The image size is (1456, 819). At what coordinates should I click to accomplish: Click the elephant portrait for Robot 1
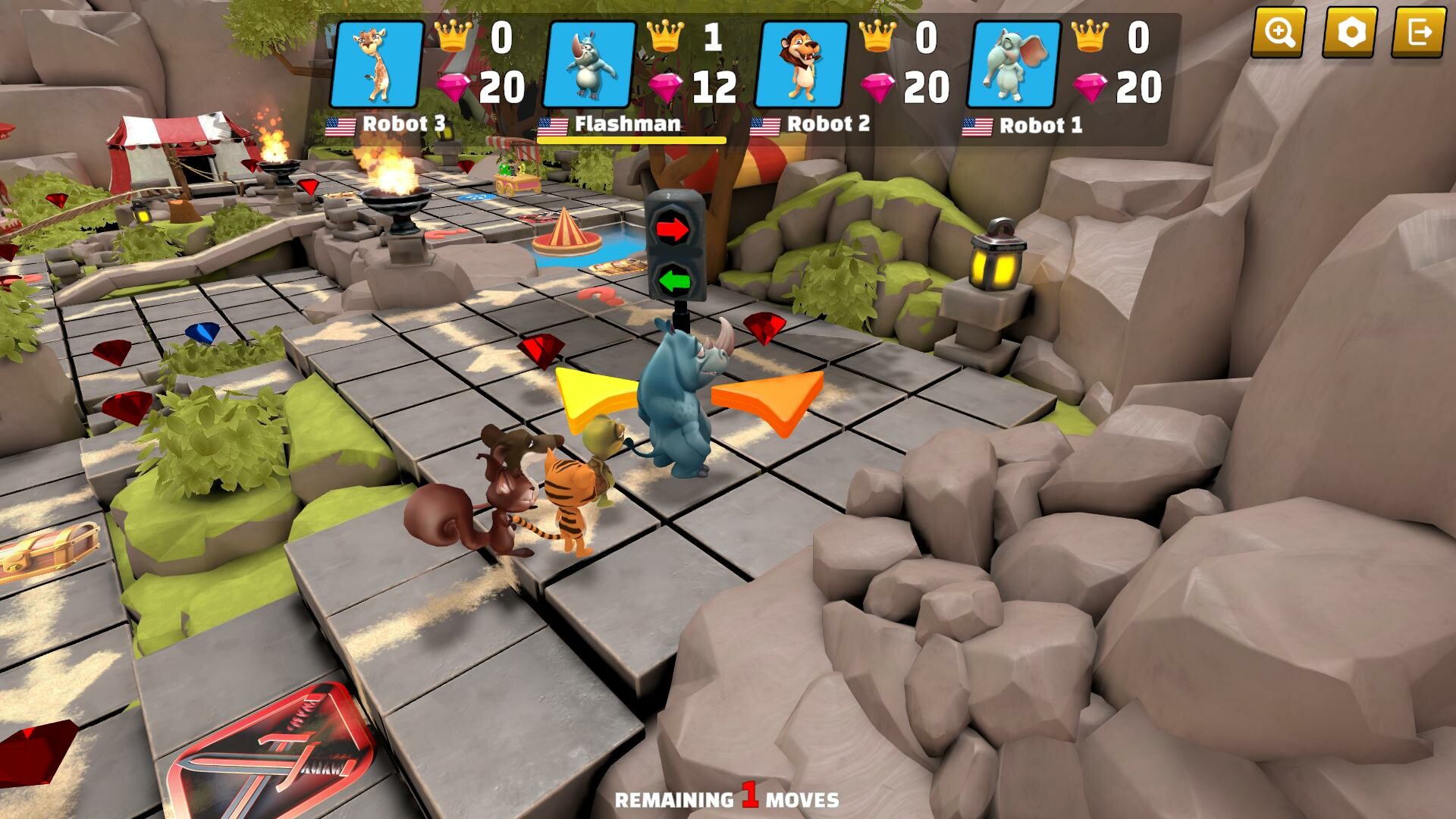[x=1014, y=64]
